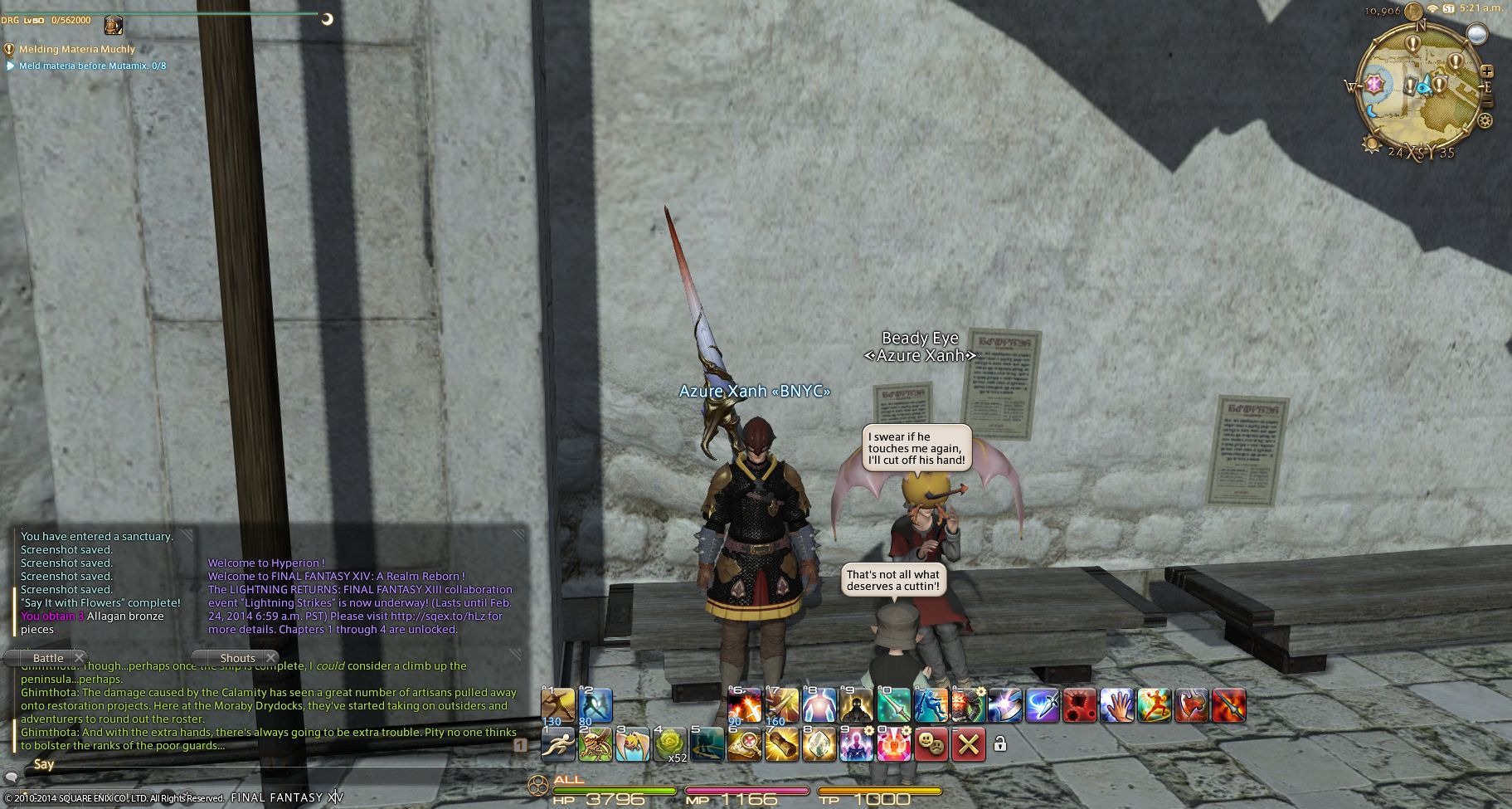This screenshot has width=1512, height=809.
Task: Zoom in the minimap with plus button
Action: [1487, 72]
